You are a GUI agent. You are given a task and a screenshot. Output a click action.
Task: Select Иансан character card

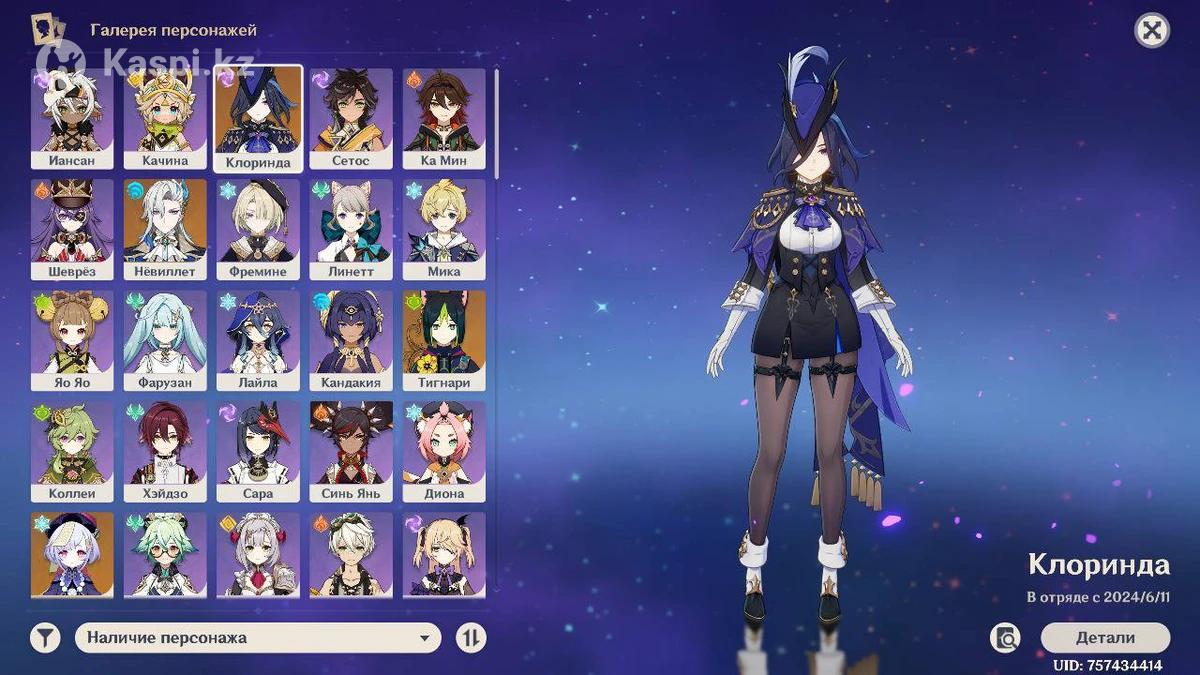tap(72, 118)
